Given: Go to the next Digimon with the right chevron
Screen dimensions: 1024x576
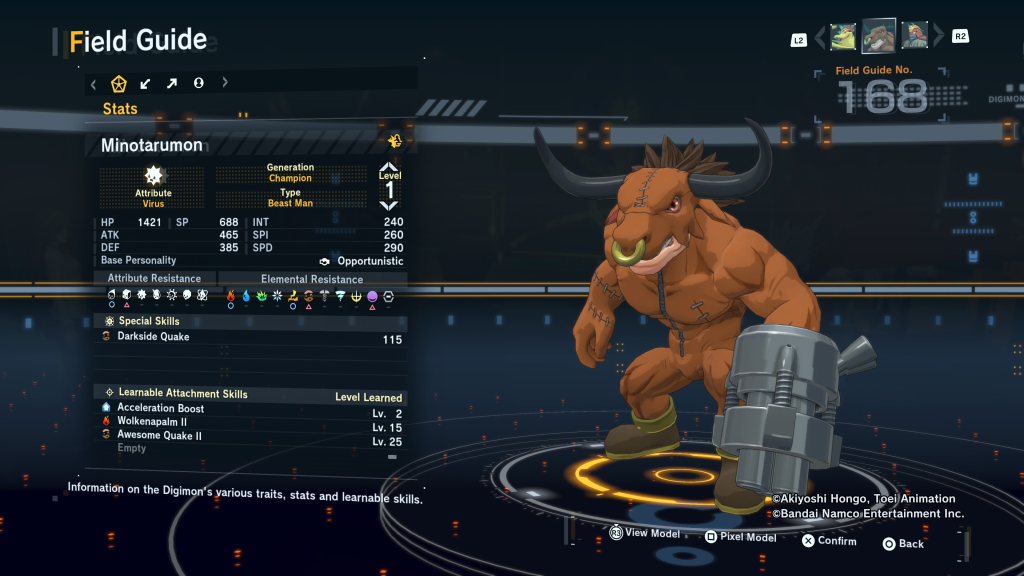Looking at the screenshot, I should point(938,38).
